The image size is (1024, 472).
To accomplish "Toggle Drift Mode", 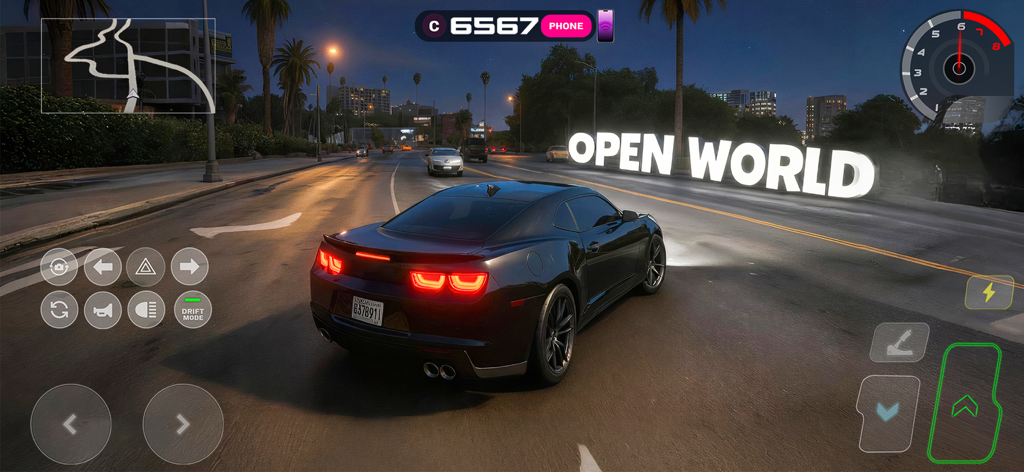I will [192, 310].
